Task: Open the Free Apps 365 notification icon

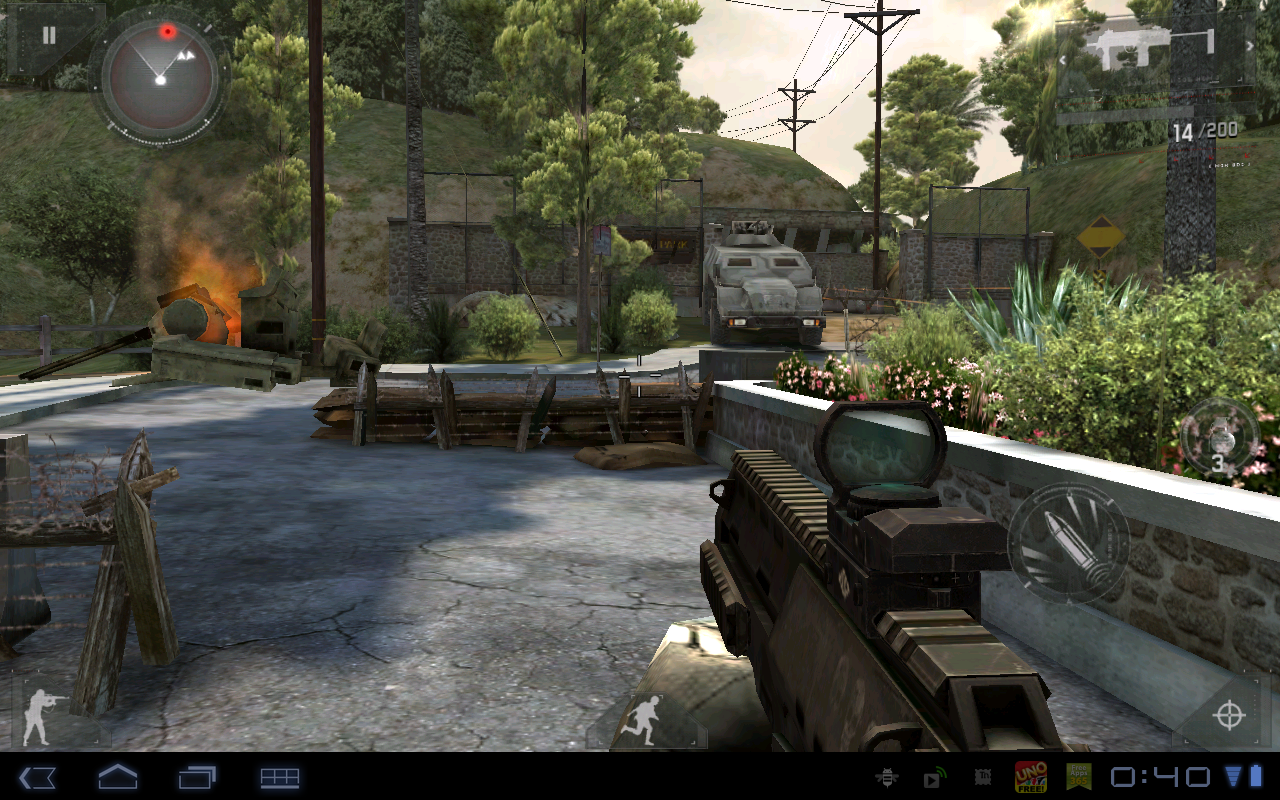Action: (x=1081, y=774)
